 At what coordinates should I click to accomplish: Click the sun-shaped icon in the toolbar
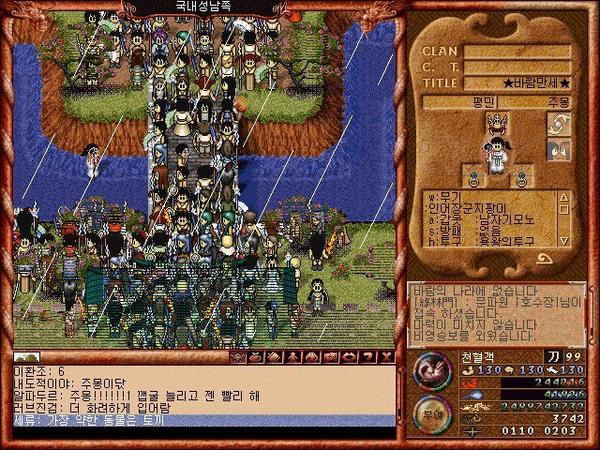238,356
